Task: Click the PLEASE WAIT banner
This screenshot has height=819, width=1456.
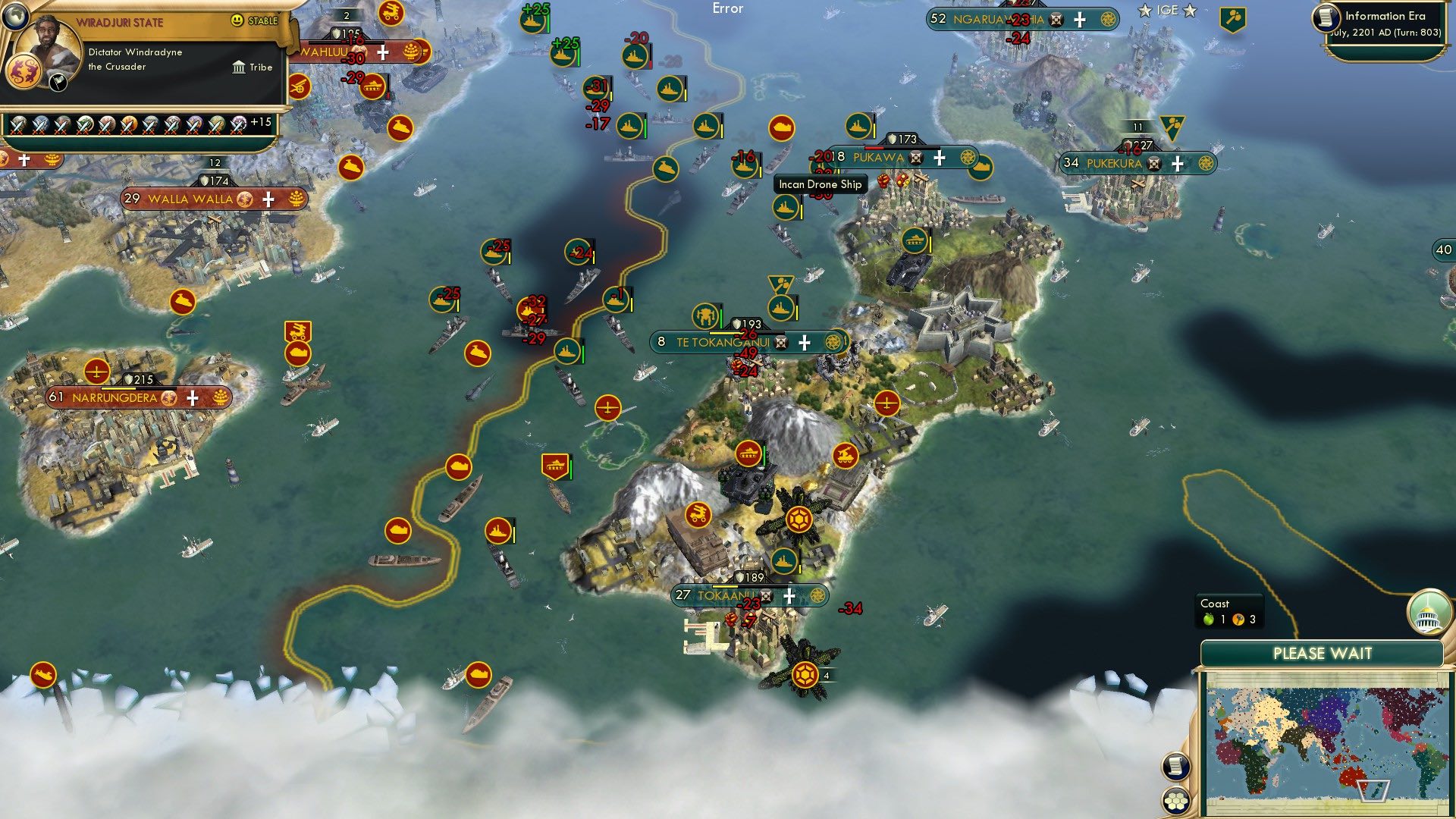Action: click(1323, 653)
